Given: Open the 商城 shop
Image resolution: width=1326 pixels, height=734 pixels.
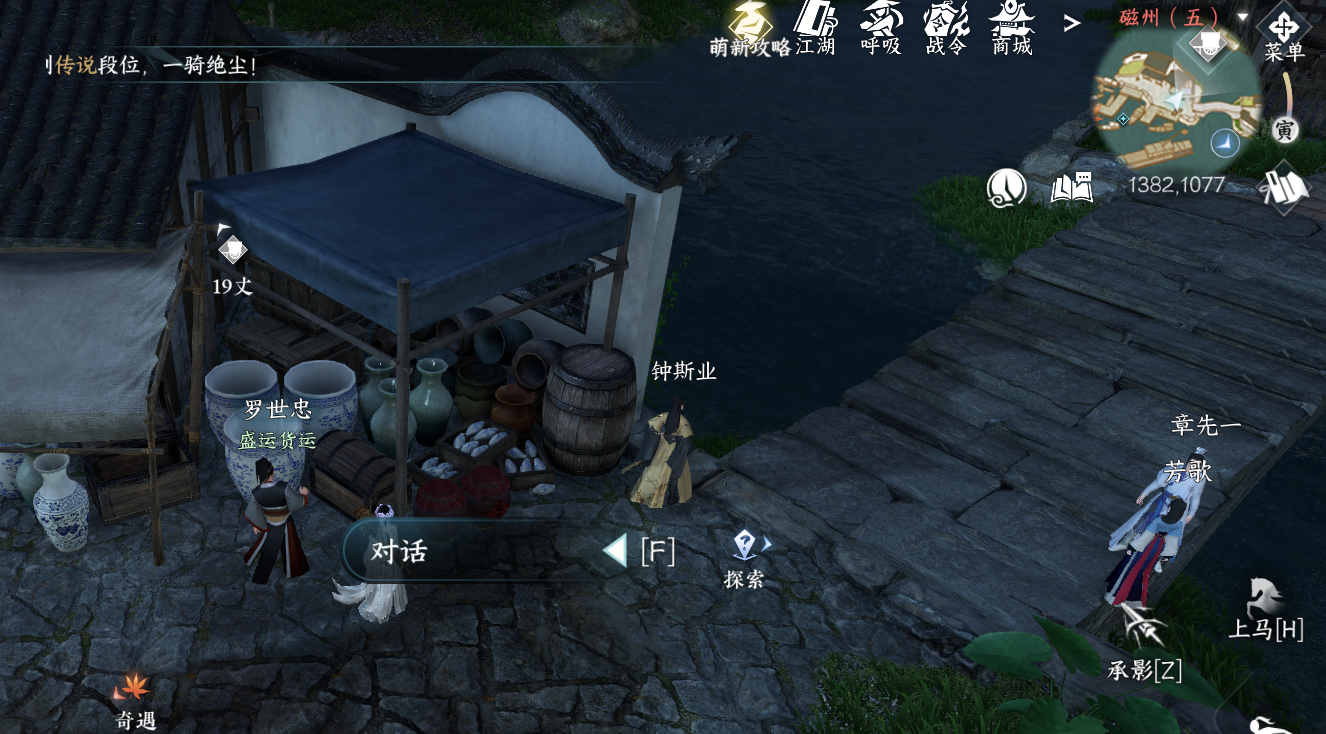Looking at the screenshot, I should tap(1012, 26).
